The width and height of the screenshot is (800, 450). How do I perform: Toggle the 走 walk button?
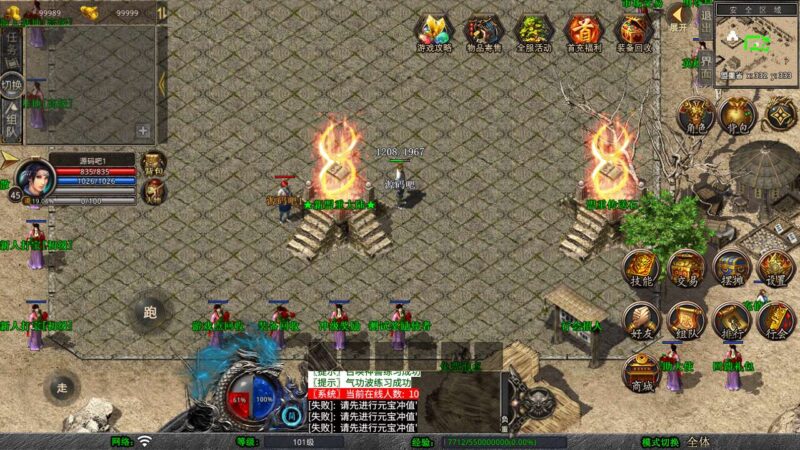point(62,388)
